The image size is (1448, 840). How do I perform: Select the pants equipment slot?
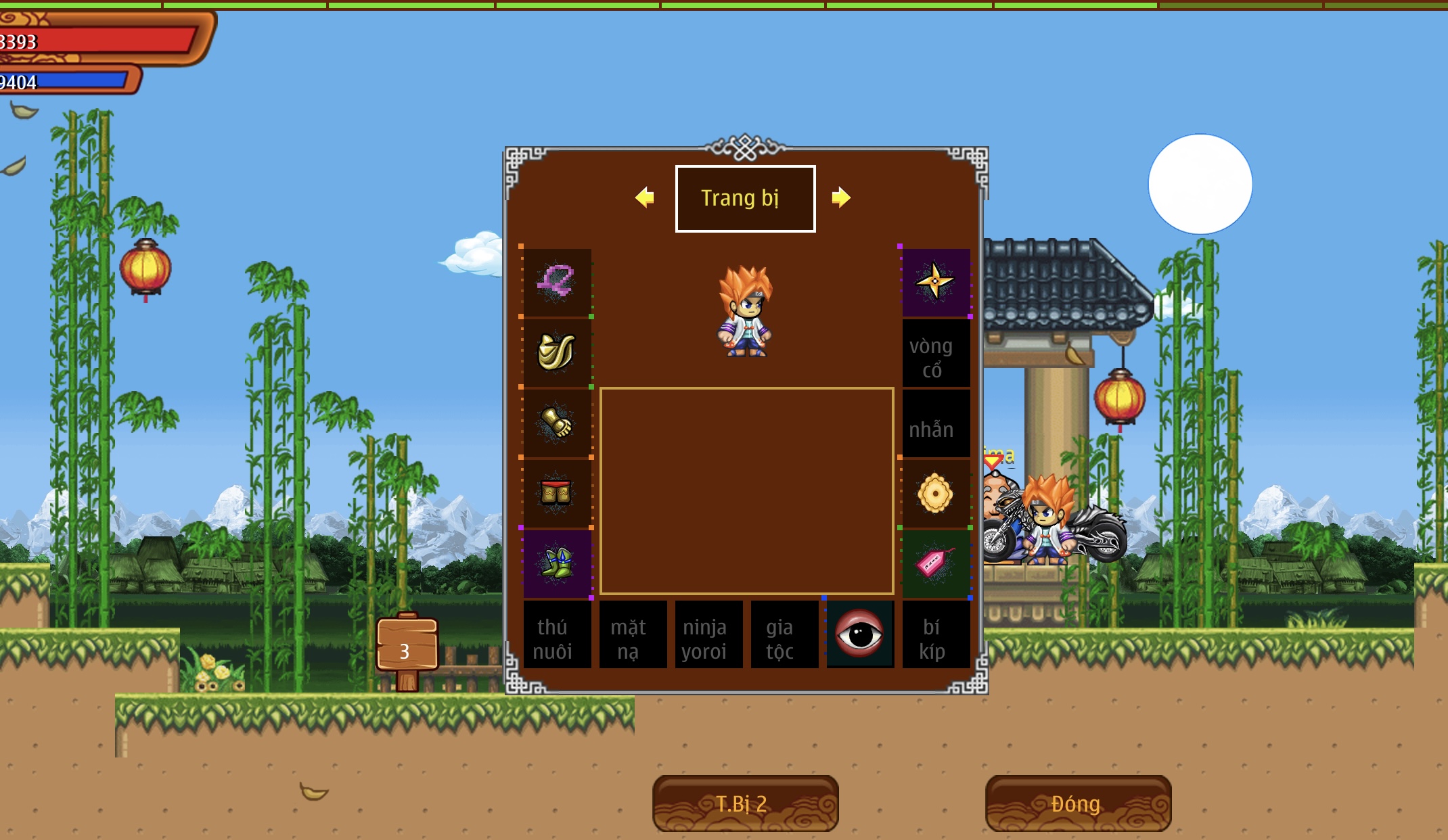(x=557, y=493)
